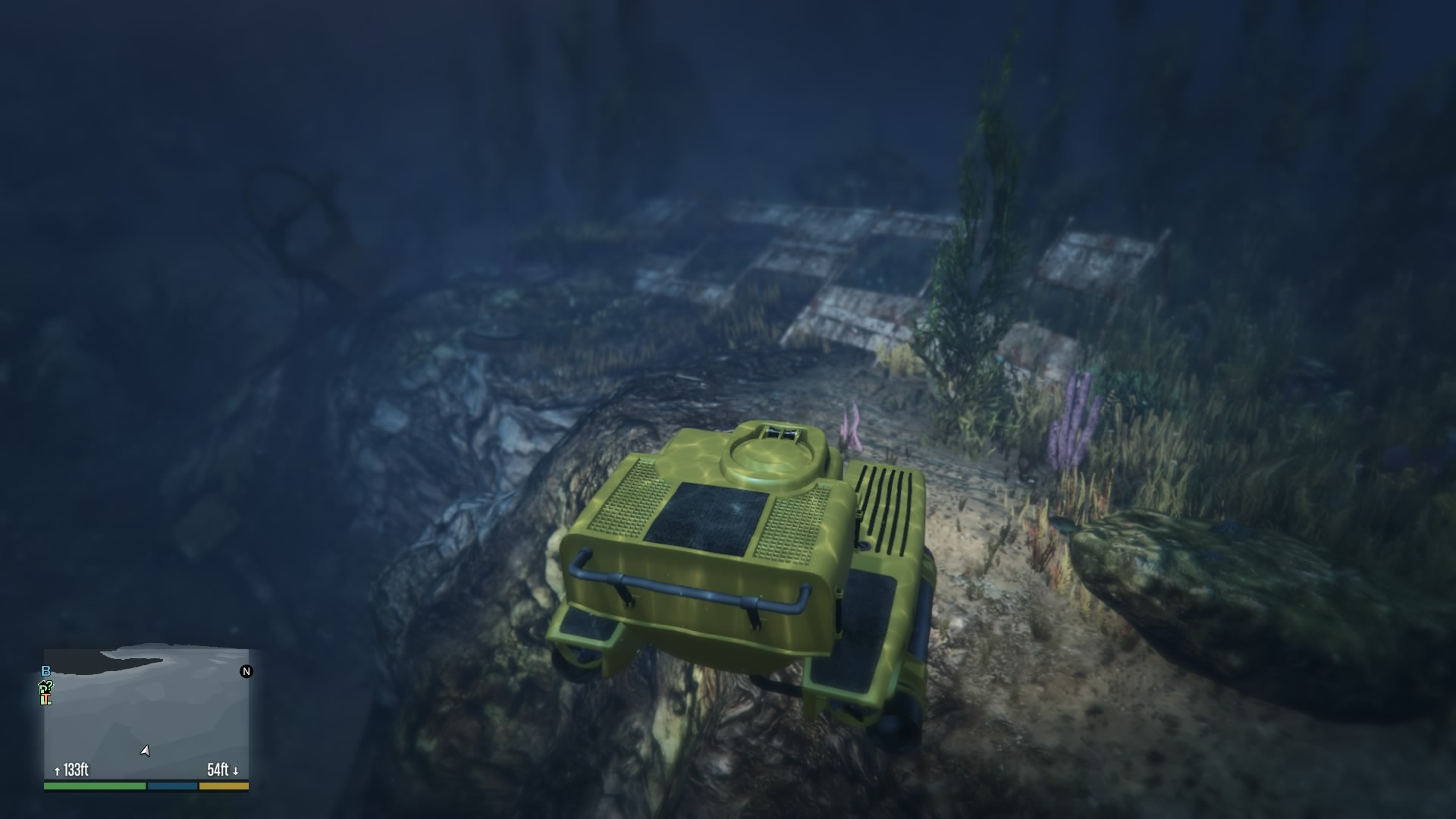This screenshot has width=1456, height=819.
Task: Click the minimap radar
Action: 146,713
